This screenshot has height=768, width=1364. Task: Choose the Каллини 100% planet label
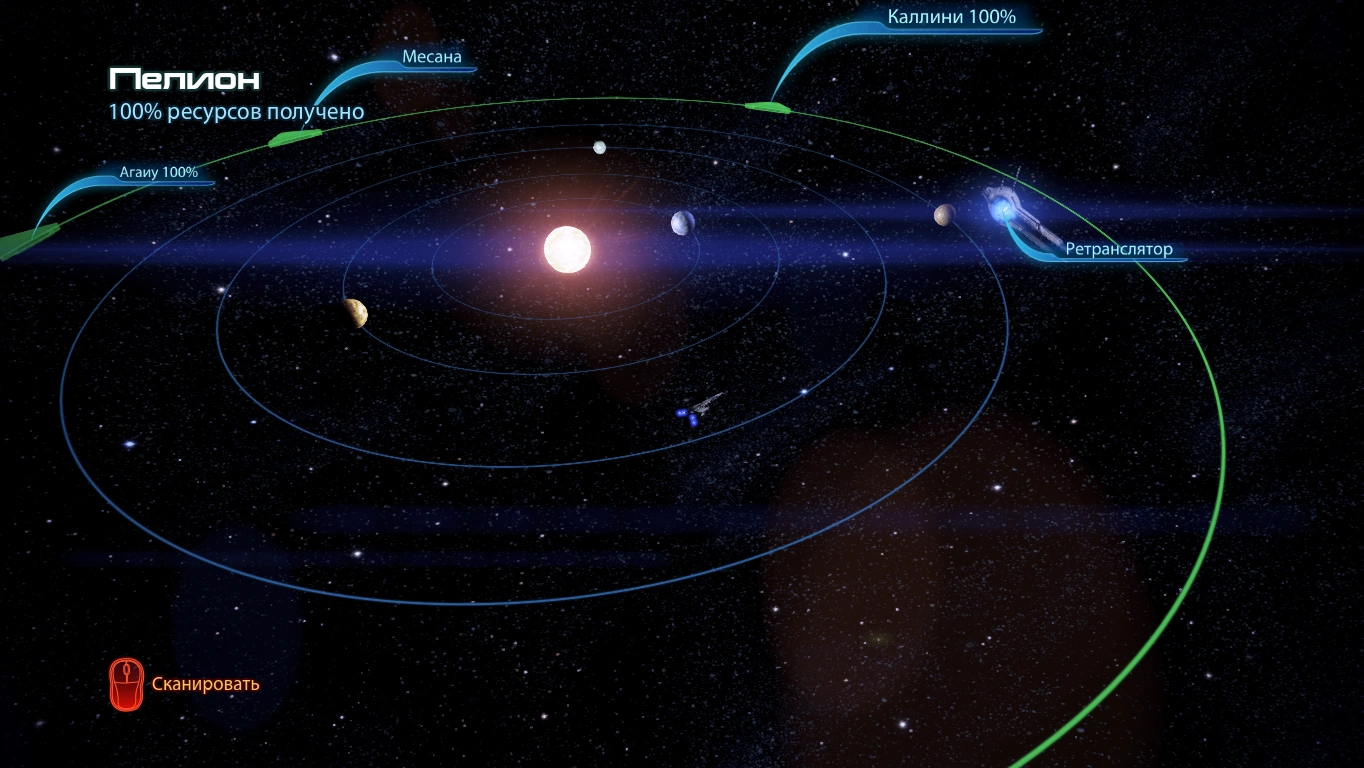pyautogui.click(x=951, y=17)
